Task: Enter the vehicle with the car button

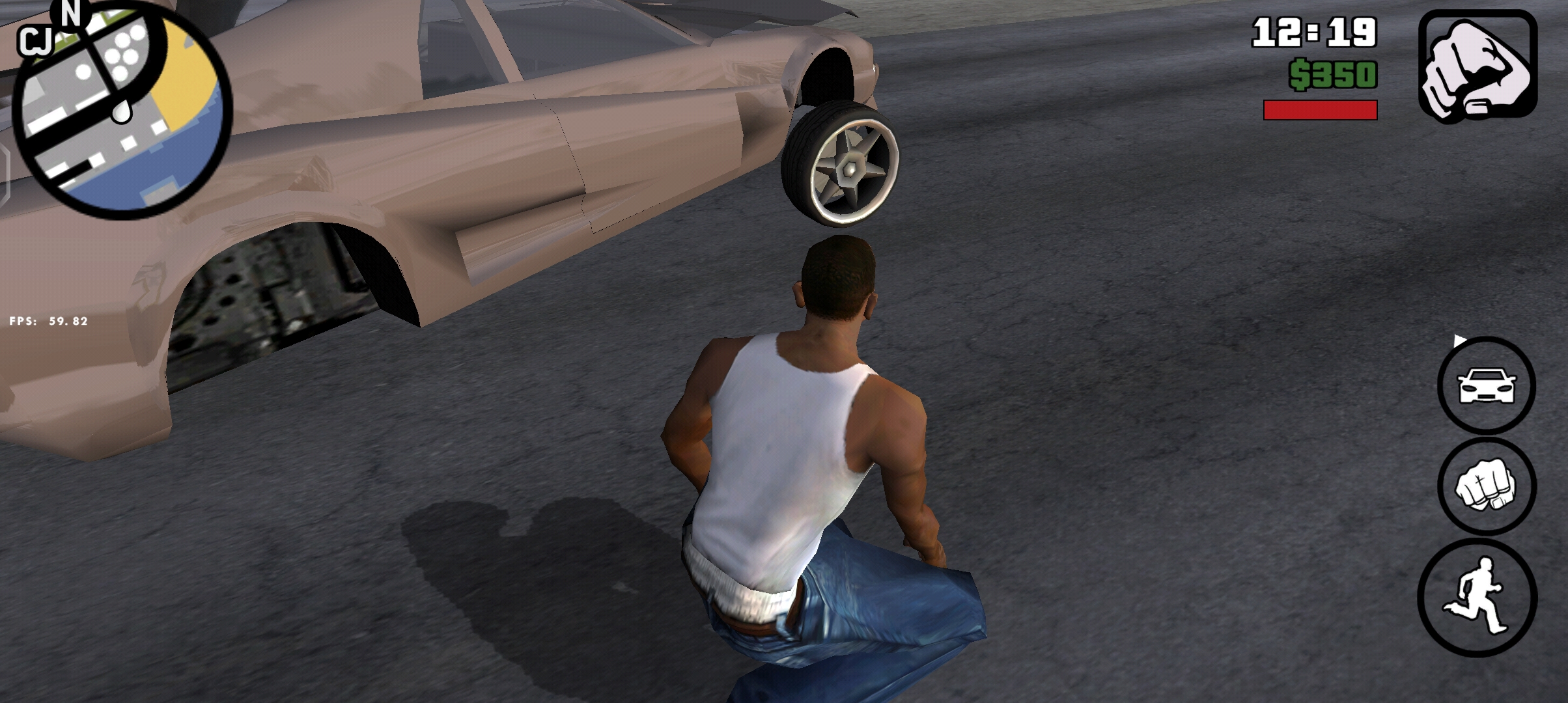Action: pos(1487,385)
